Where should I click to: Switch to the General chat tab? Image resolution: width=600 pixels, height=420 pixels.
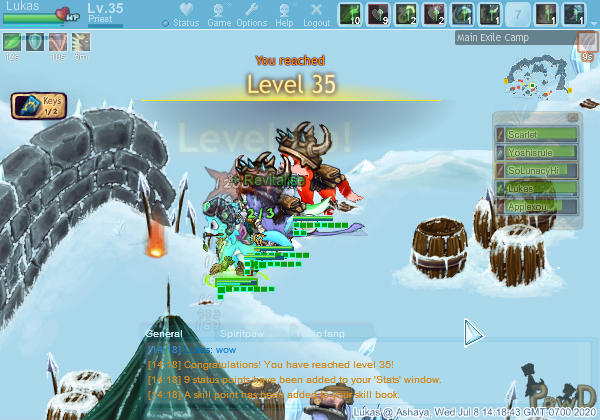164,333
